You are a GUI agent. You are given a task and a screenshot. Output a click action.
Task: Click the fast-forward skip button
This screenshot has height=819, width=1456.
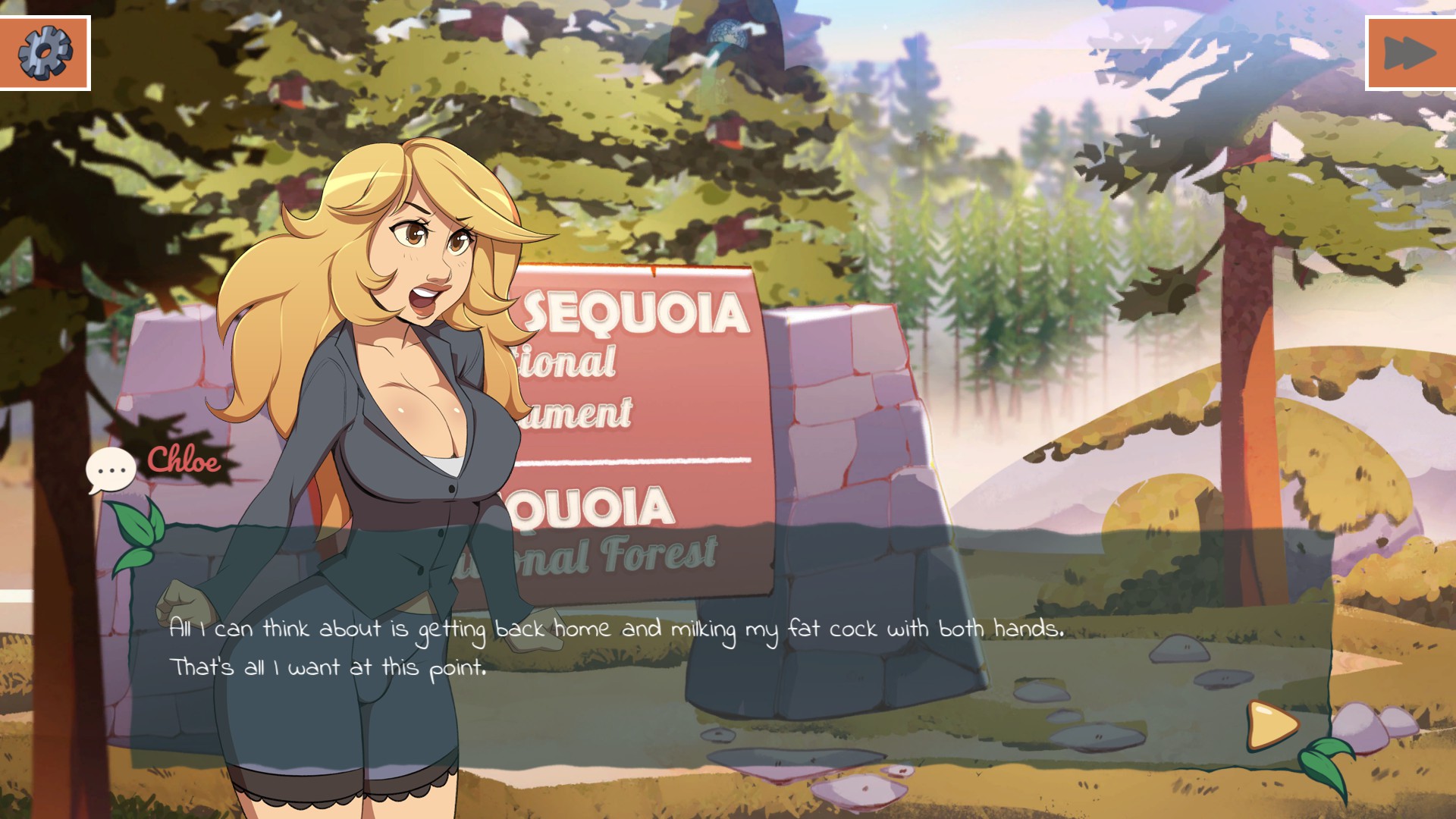pyautogui.click(x=1410, y=53)
